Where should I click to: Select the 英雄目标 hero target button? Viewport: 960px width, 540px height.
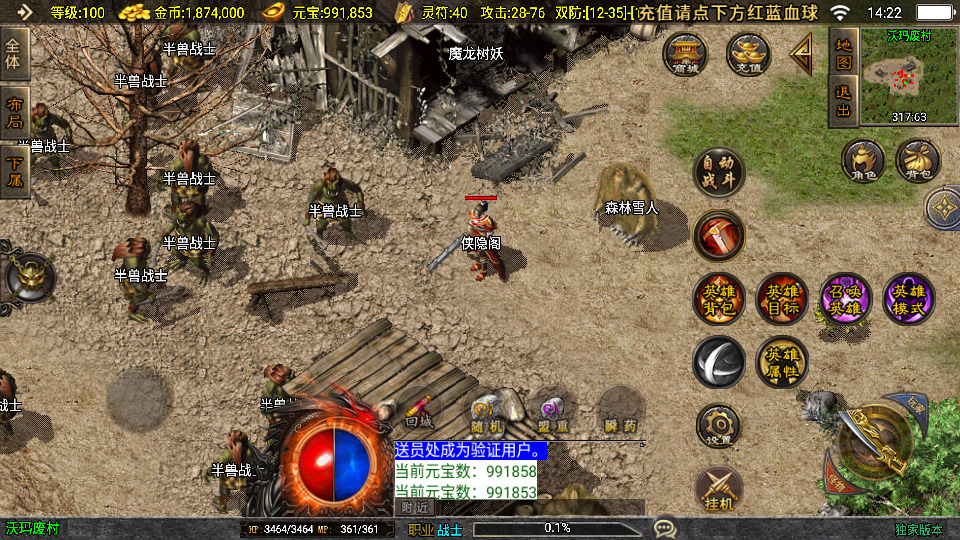(x=782, y=299)
